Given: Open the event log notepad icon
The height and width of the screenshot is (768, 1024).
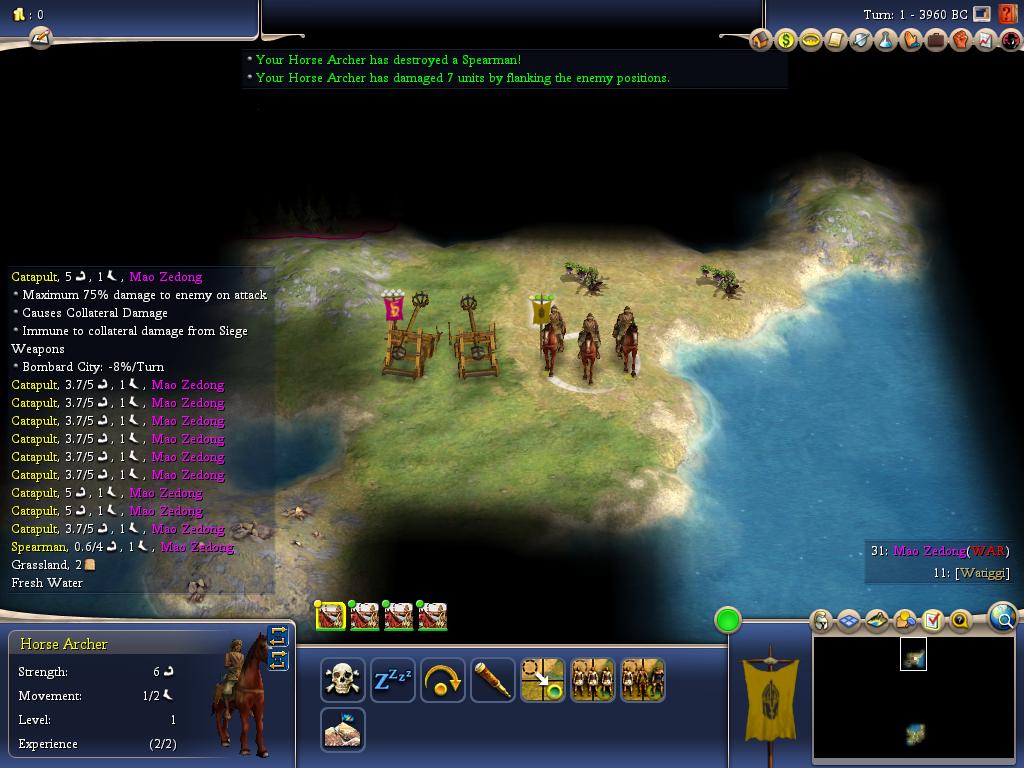Looking at the screenshot, I should point(40,38).
